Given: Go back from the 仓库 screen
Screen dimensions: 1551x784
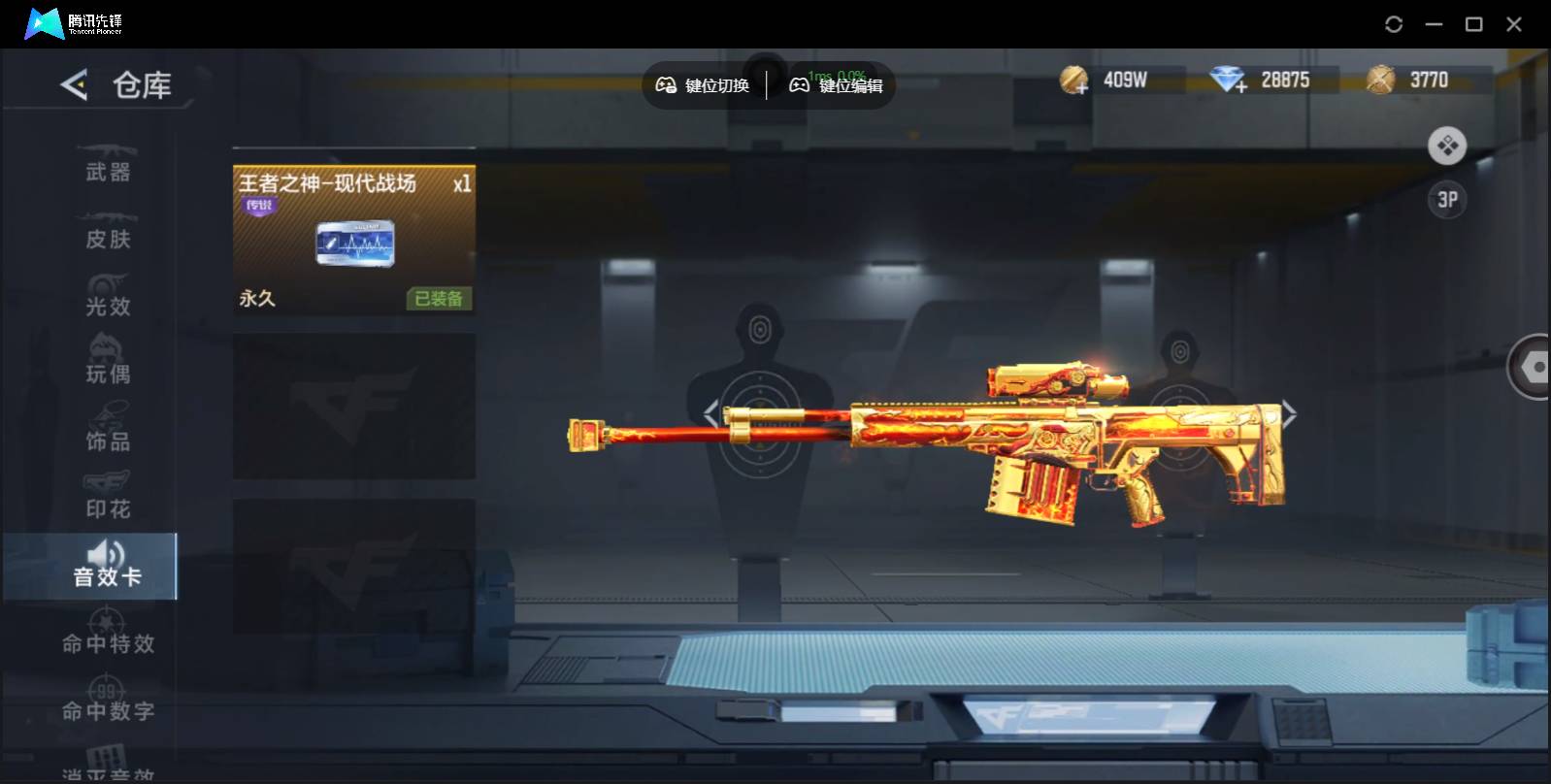Looking at the screenshot, I should (74, 84).
